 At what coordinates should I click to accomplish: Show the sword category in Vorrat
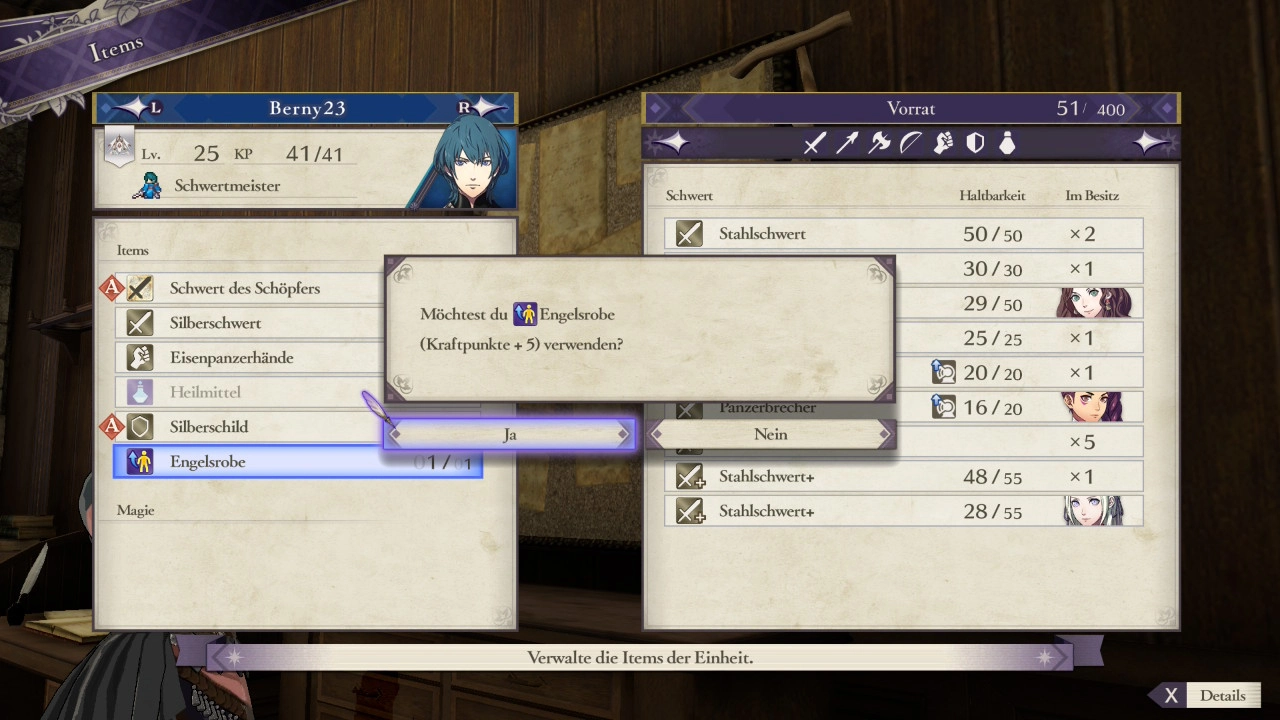point(814,144)
